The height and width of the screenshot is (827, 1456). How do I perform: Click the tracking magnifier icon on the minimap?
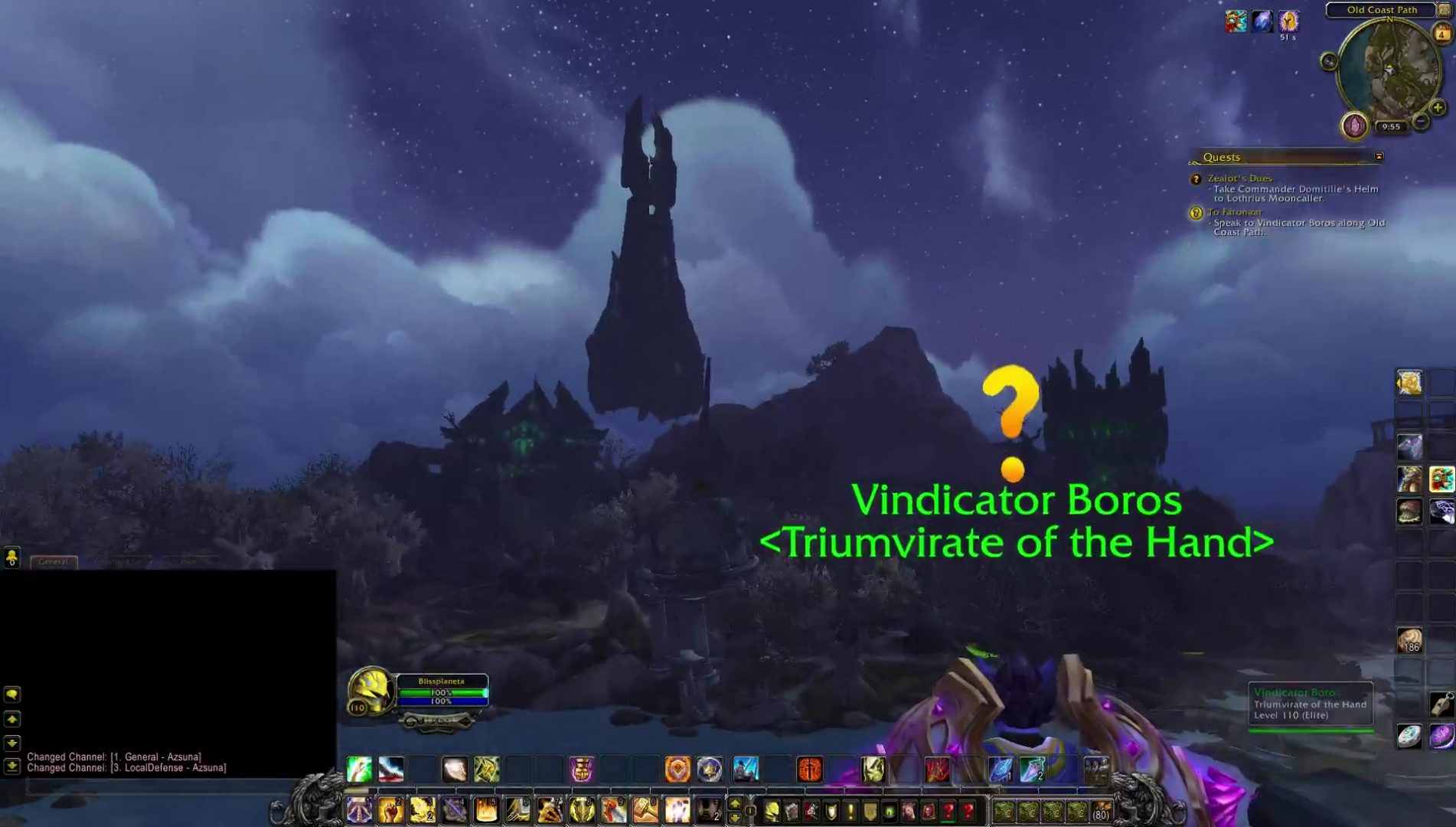coord(1329,60)
